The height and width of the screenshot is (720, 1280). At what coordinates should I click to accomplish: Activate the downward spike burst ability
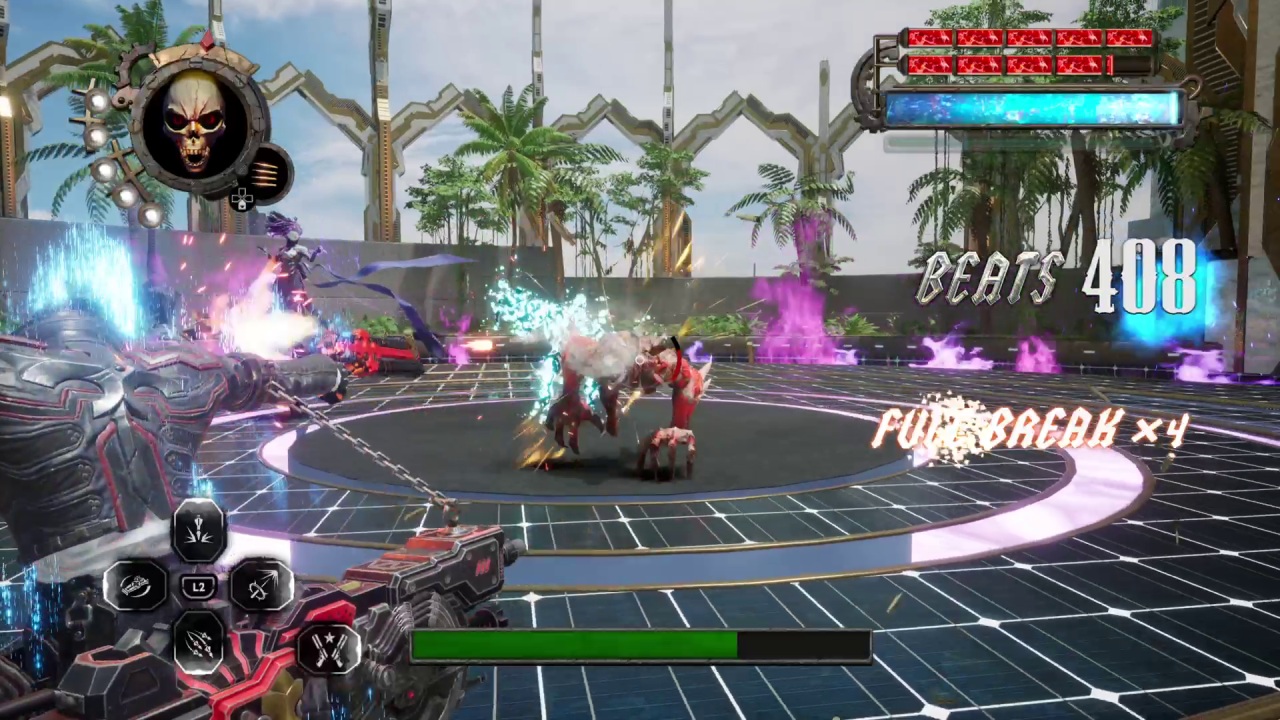(x=199, y=530)
